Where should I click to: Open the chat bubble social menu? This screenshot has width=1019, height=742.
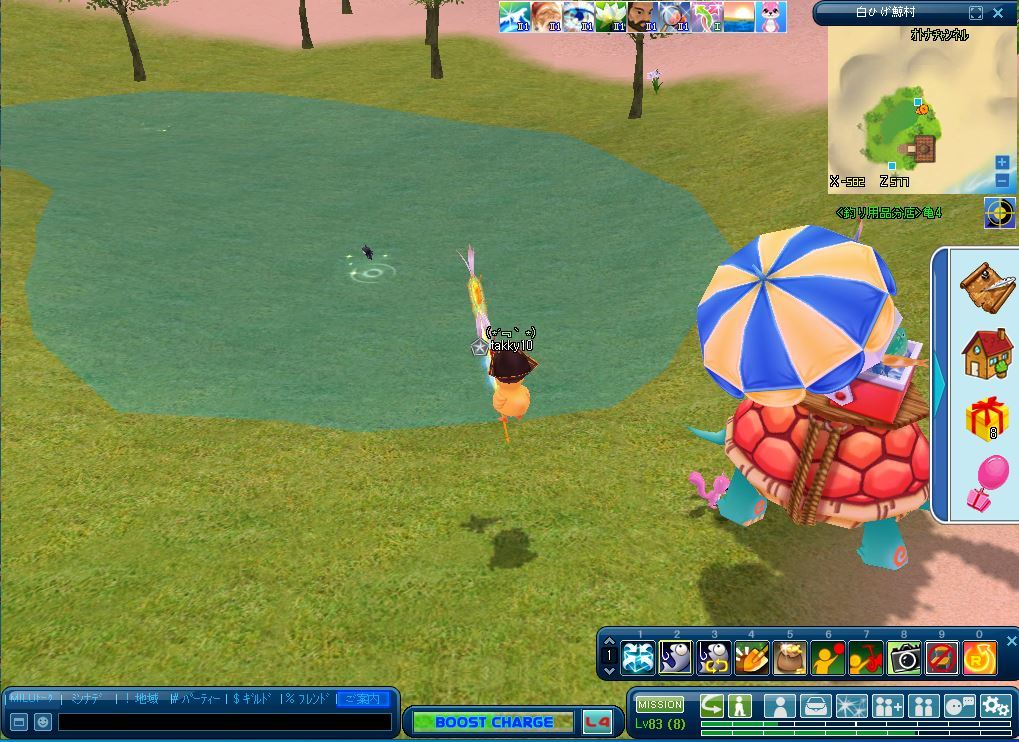coord(959,706)
